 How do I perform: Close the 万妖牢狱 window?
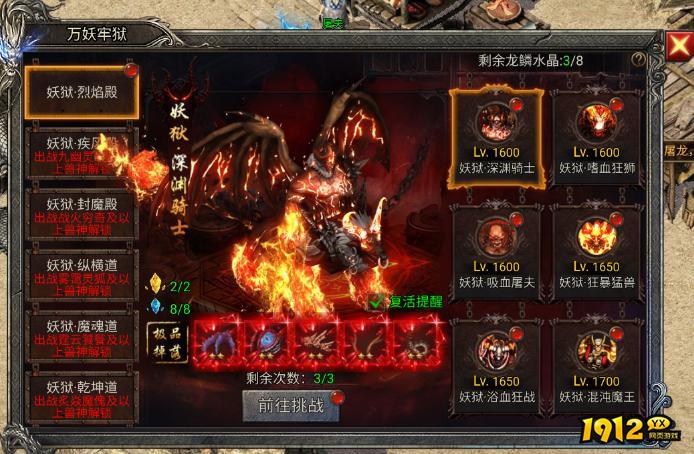click(x=676, y=47)
